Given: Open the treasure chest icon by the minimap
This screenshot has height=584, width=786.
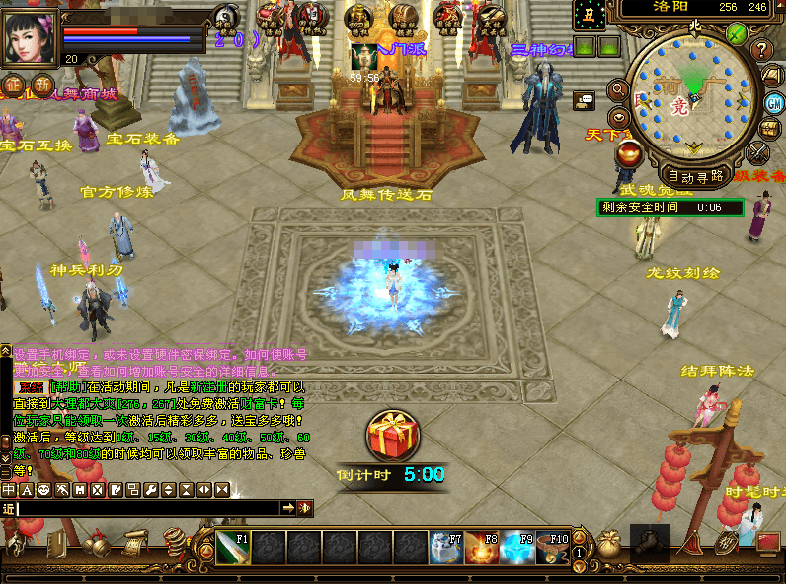Looking at the screenshot, I should [x=768, y=129].
